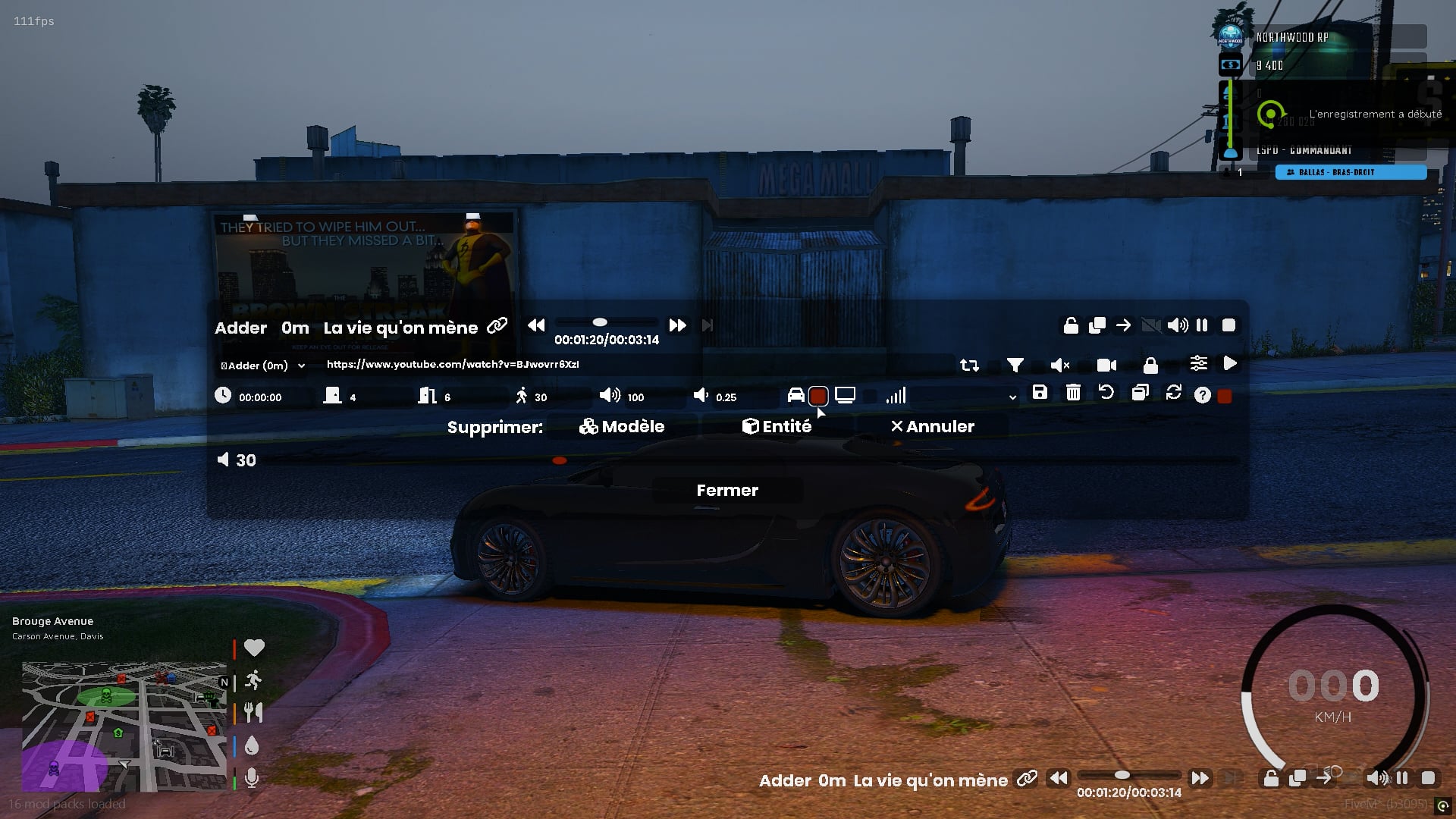Toggle the repeat arrows icon
The image size is (1456, 819).
969,366
